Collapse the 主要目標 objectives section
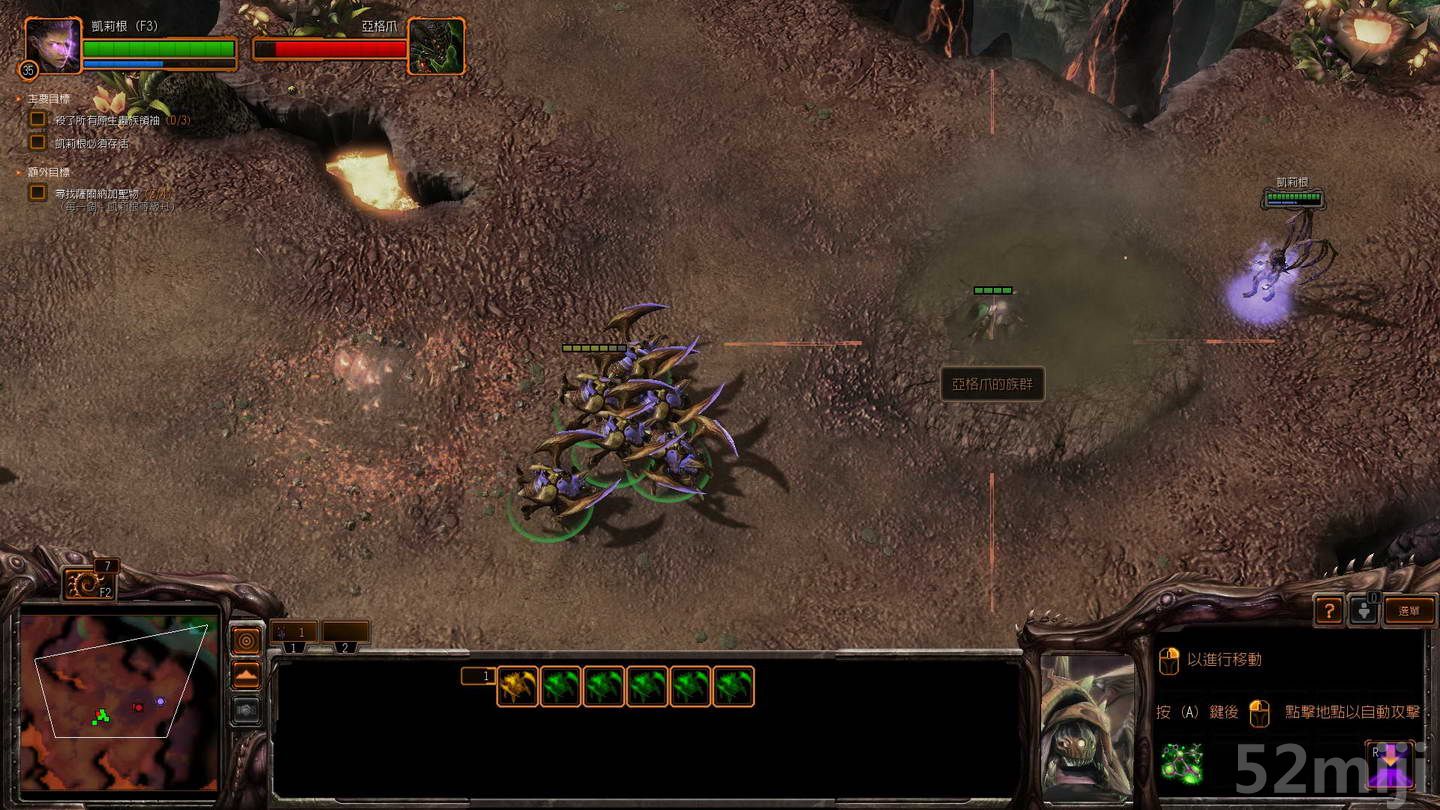 click(17, 97)
